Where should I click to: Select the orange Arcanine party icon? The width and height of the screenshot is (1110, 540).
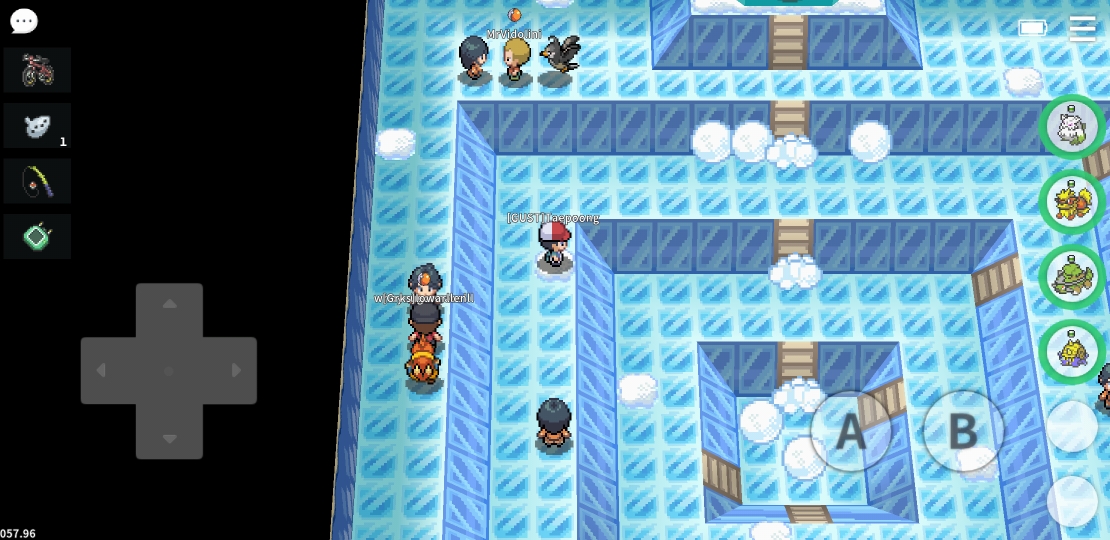tap(1072, 202)
